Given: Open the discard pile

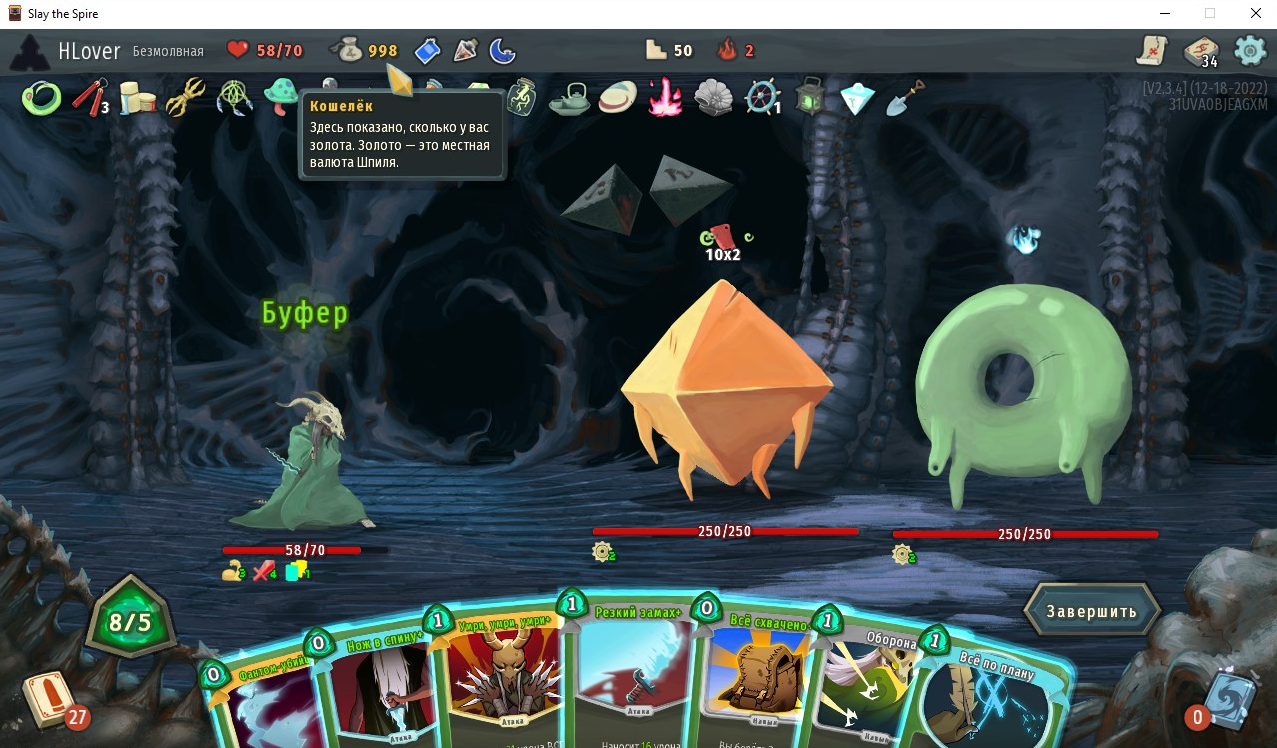Looking at the screenshot, I should coord(1226,700).
